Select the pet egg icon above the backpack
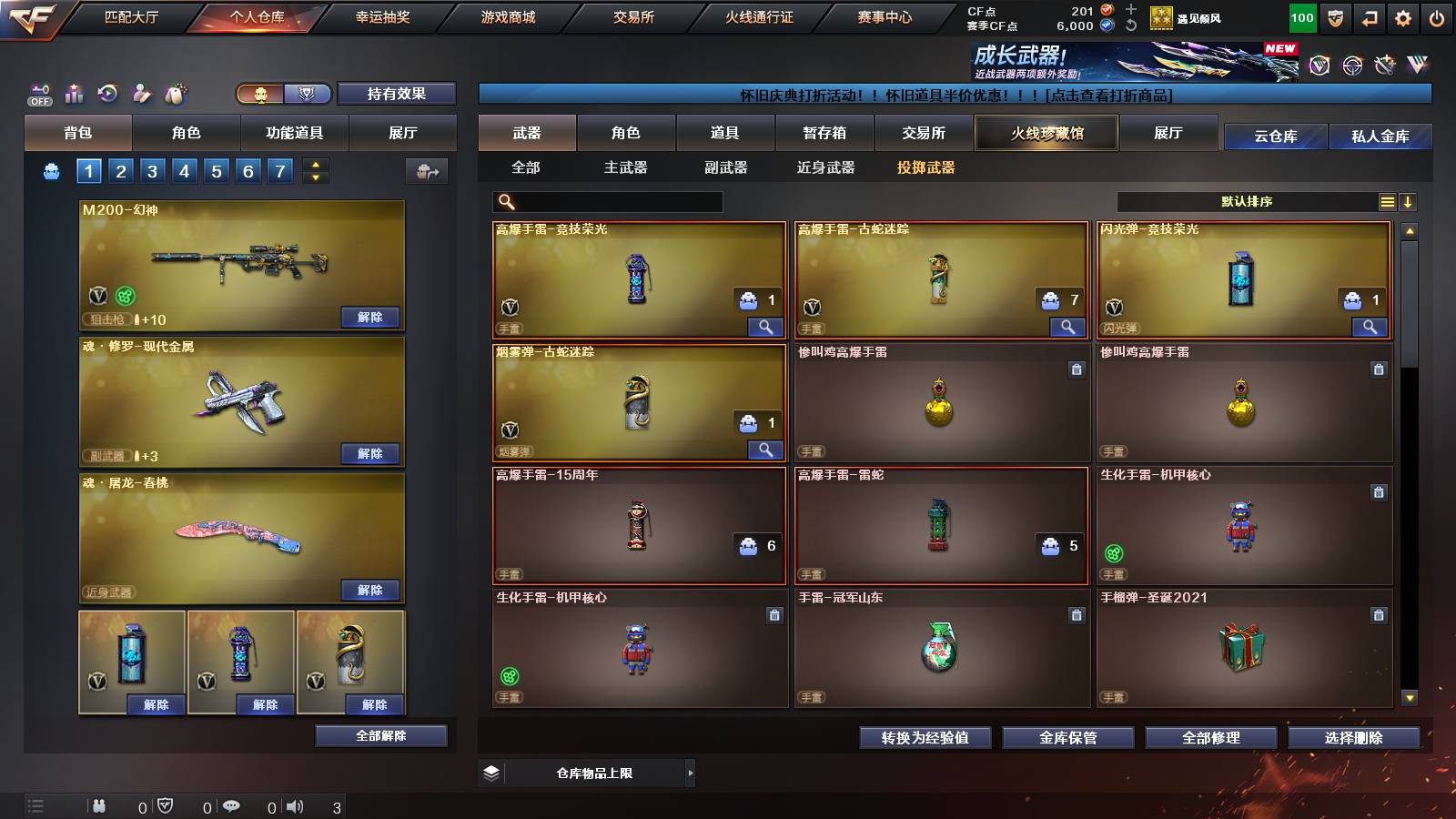The image size is (1456, 819). [175, 94]
